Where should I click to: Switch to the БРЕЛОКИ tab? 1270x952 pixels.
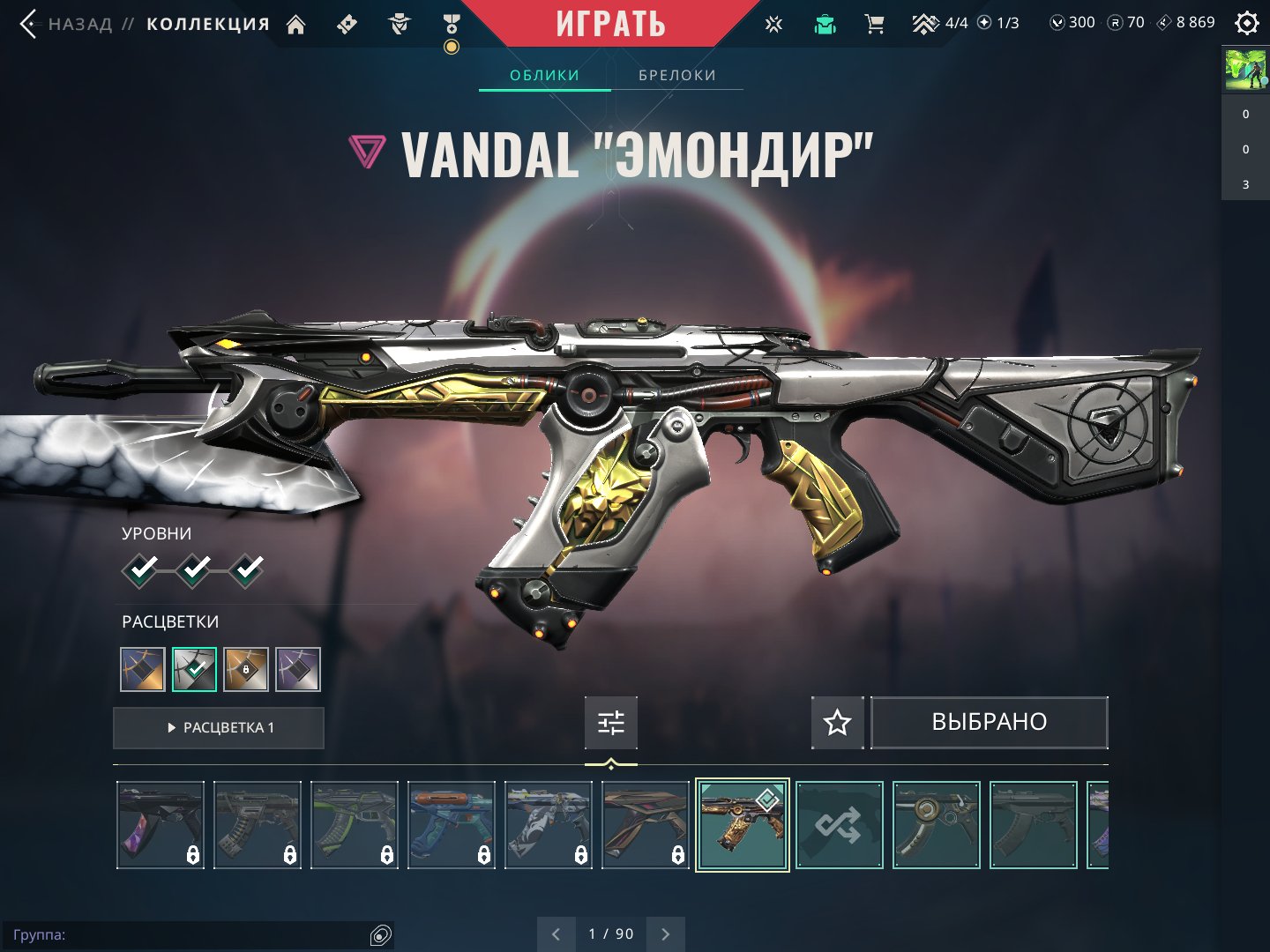[x=677, y=75]
